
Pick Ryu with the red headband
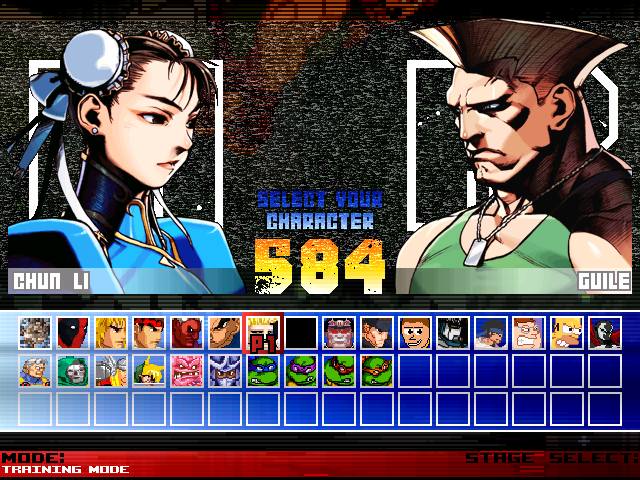click(x=149, y=332)
